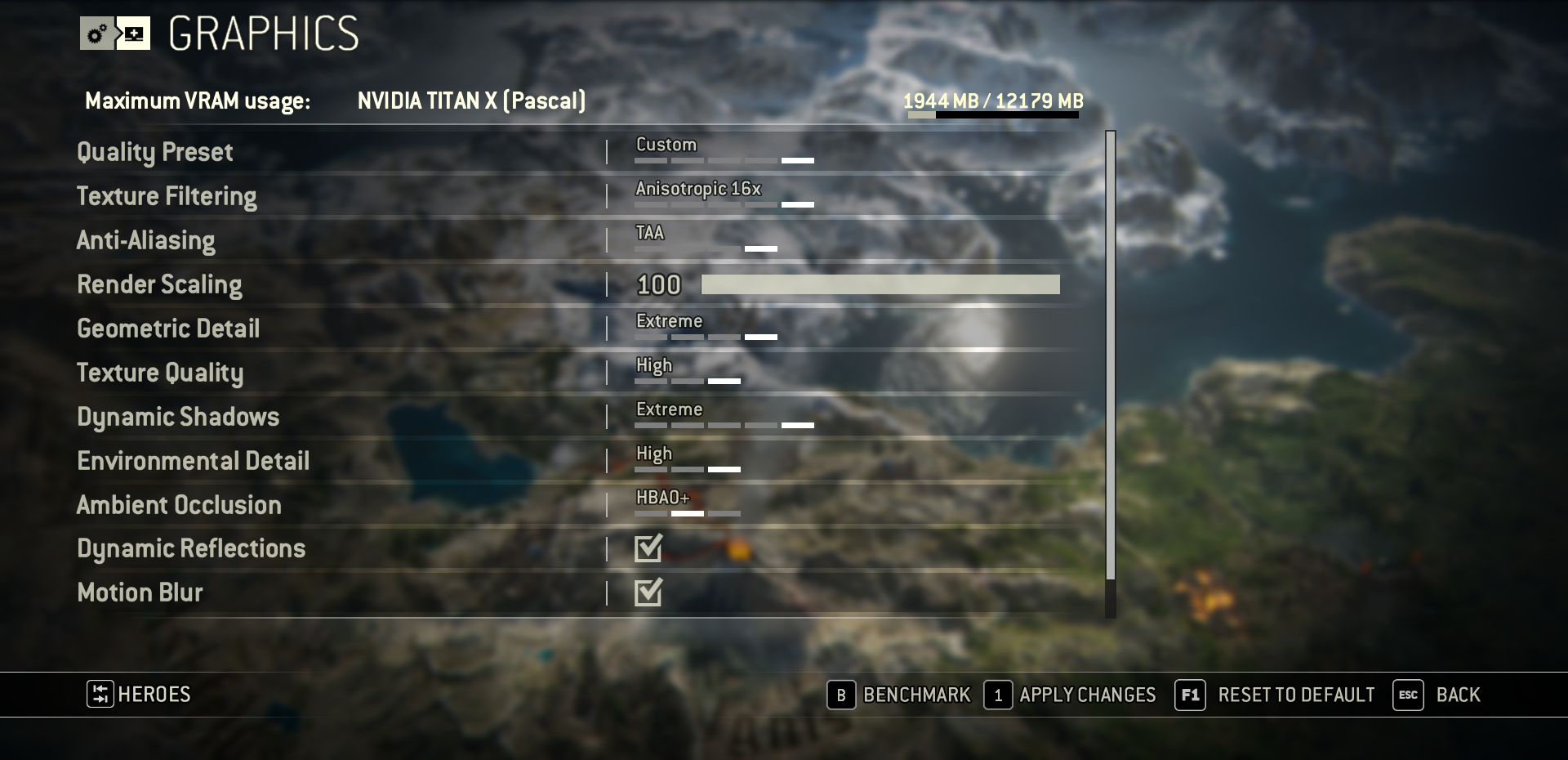Adjust the Render Scaling slider bar
The width and height of the screenshot is (1568, 760).
[x=880, y=284]
